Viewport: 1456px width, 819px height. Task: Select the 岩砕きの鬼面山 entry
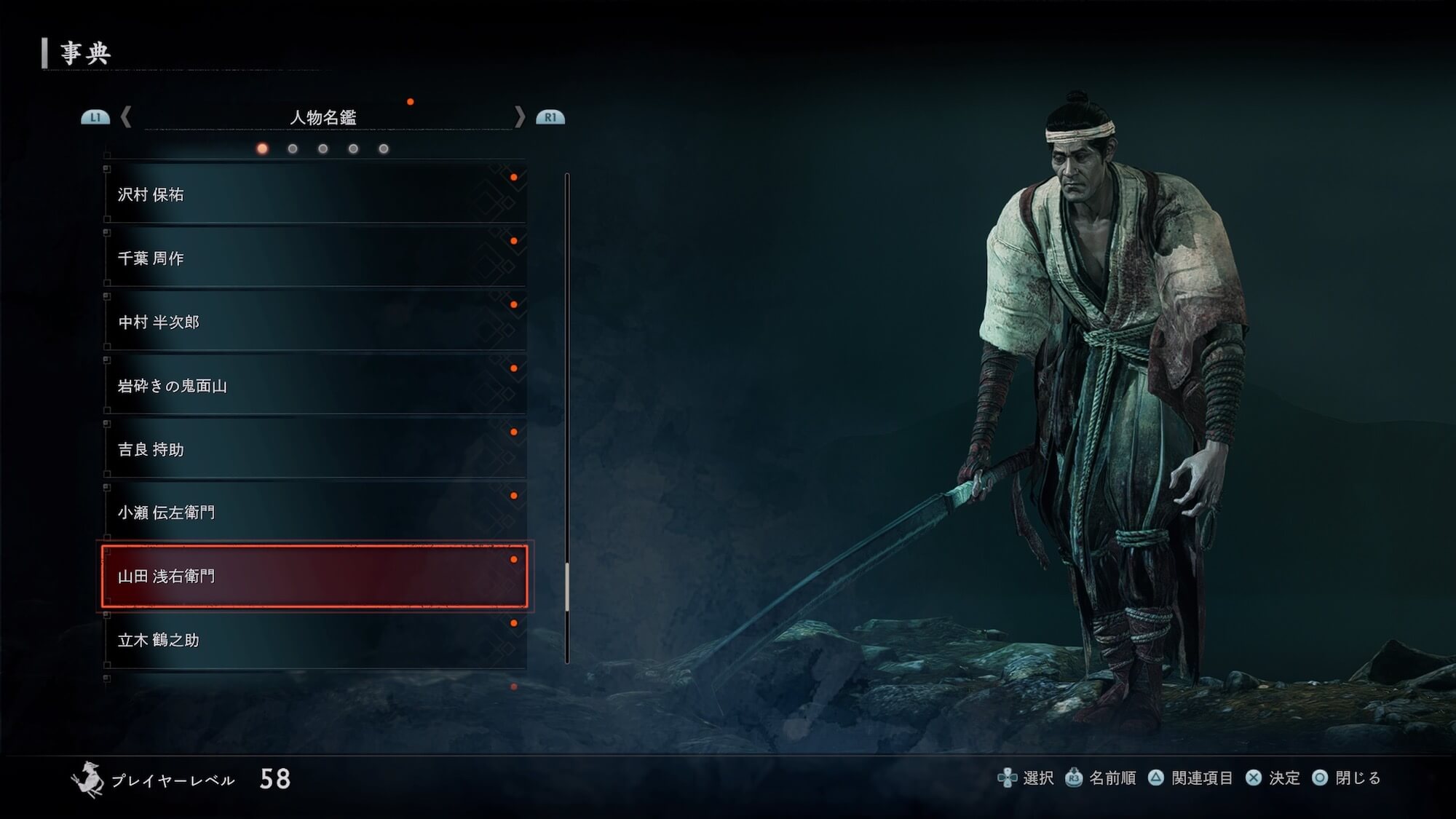(x=314, y=386)
